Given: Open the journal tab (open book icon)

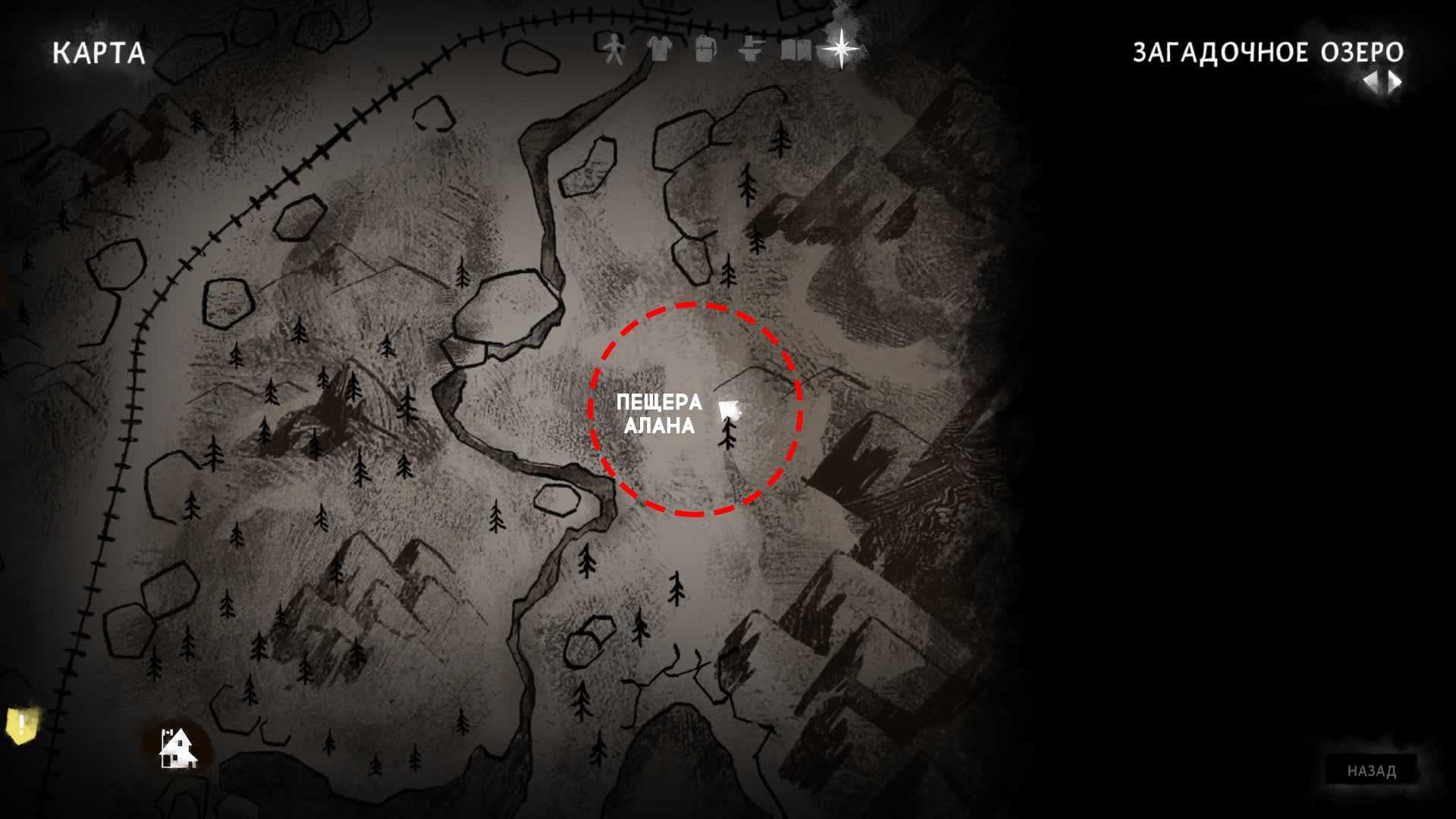Looking at the screenshot, I should (x=795, y=50).
